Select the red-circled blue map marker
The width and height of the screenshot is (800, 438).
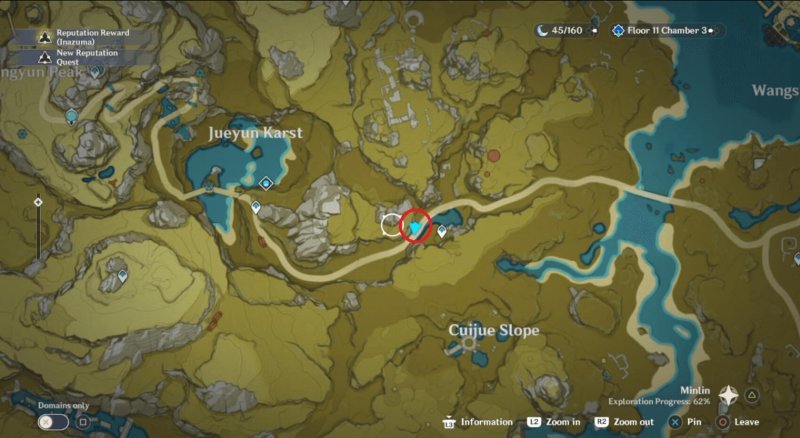coord(415,227)
